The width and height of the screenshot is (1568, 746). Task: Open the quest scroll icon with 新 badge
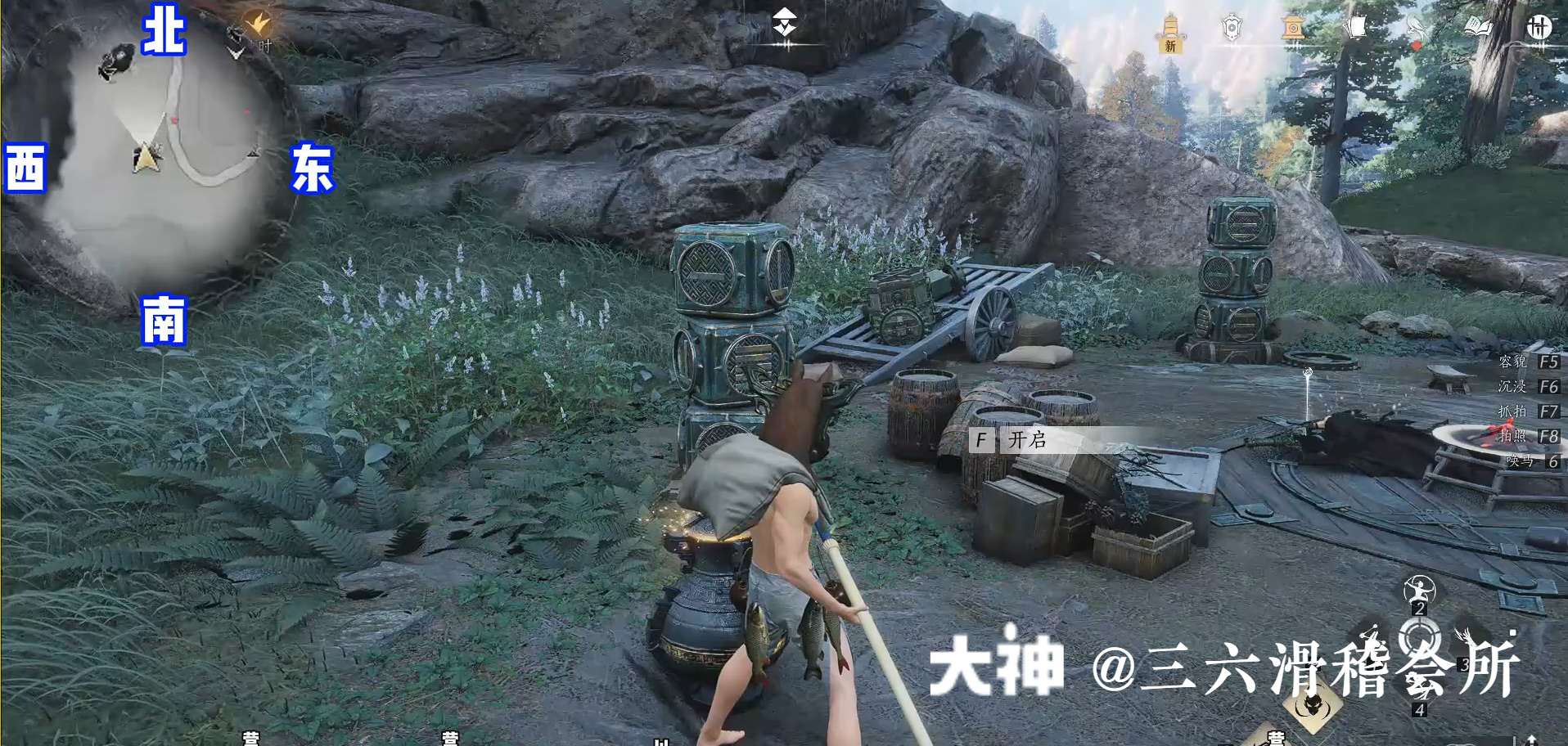pos(1170,25)
